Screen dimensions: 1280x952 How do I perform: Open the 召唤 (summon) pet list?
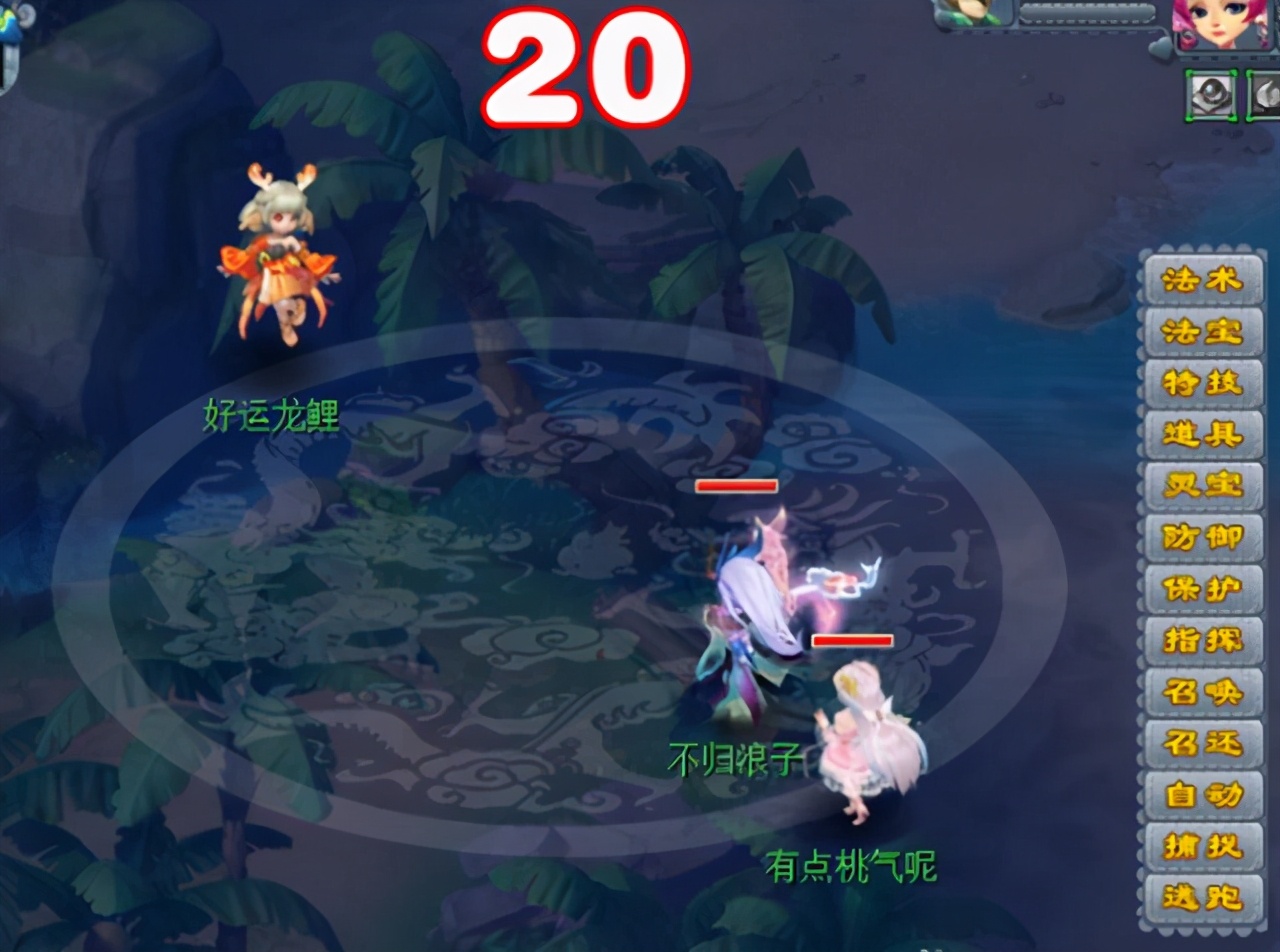tap(1203, 692)
